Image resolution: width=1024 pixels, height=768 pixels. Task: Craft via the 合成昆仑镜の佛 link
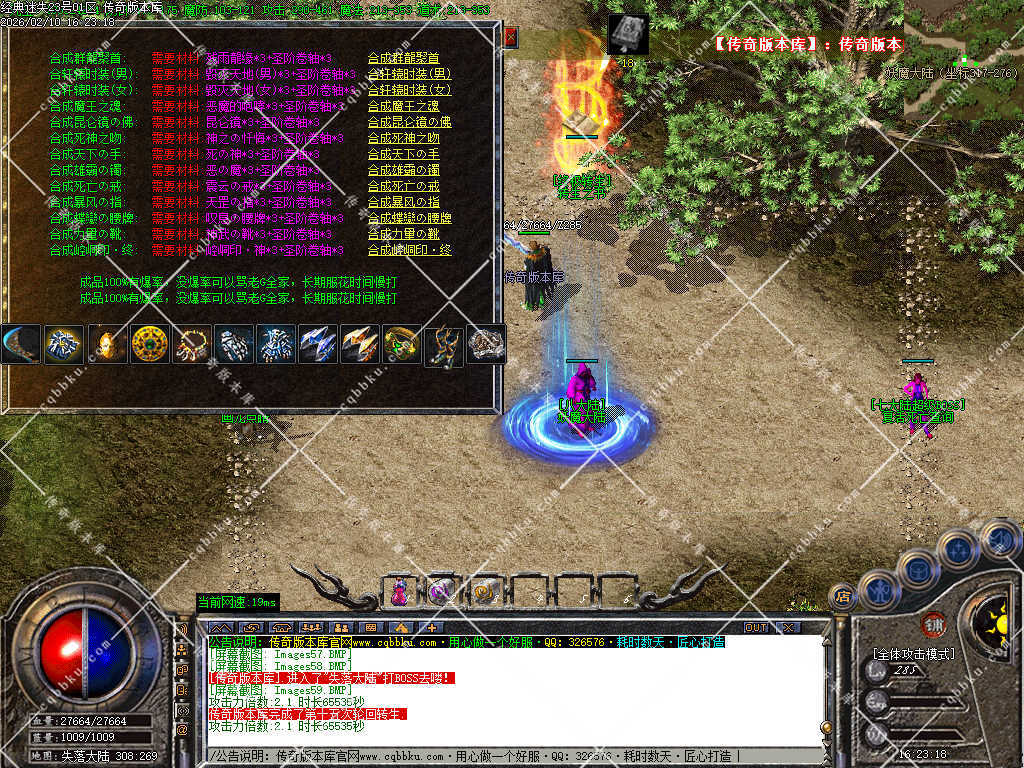(x=403, y=122)
